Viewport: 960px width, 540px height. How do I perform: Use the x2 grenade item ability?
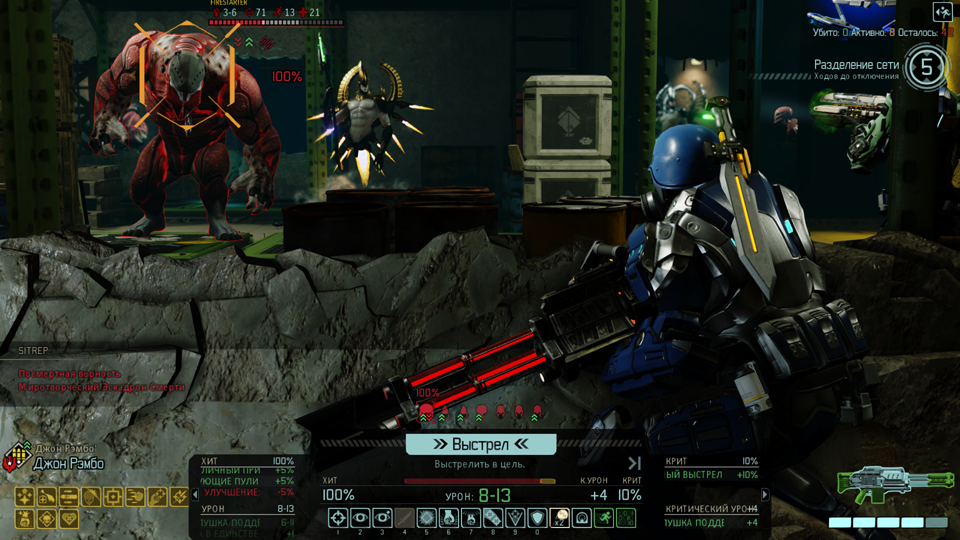559,518
